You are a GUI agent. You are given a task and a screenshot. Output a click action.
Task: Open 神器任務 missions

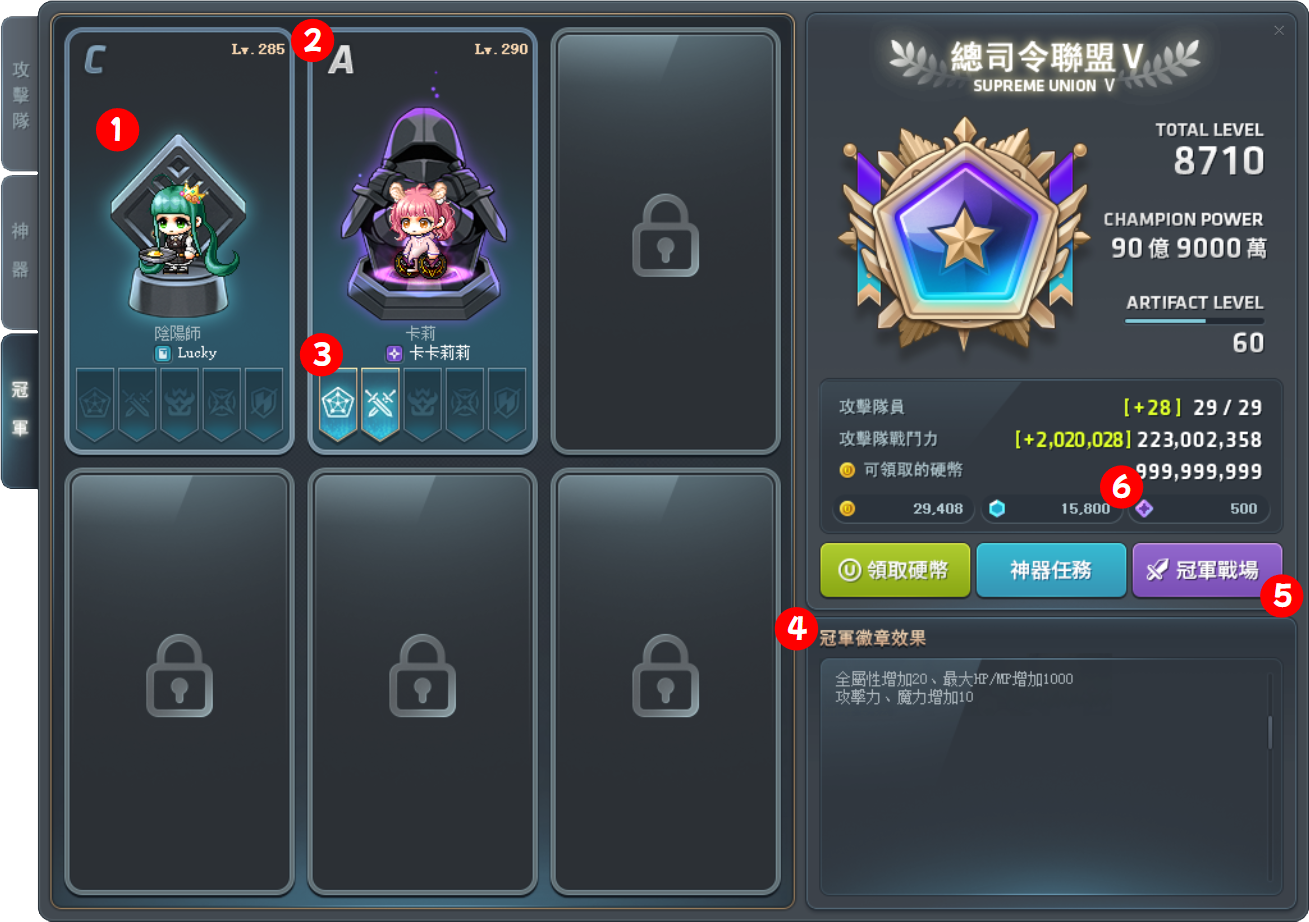click(1051, 570)
